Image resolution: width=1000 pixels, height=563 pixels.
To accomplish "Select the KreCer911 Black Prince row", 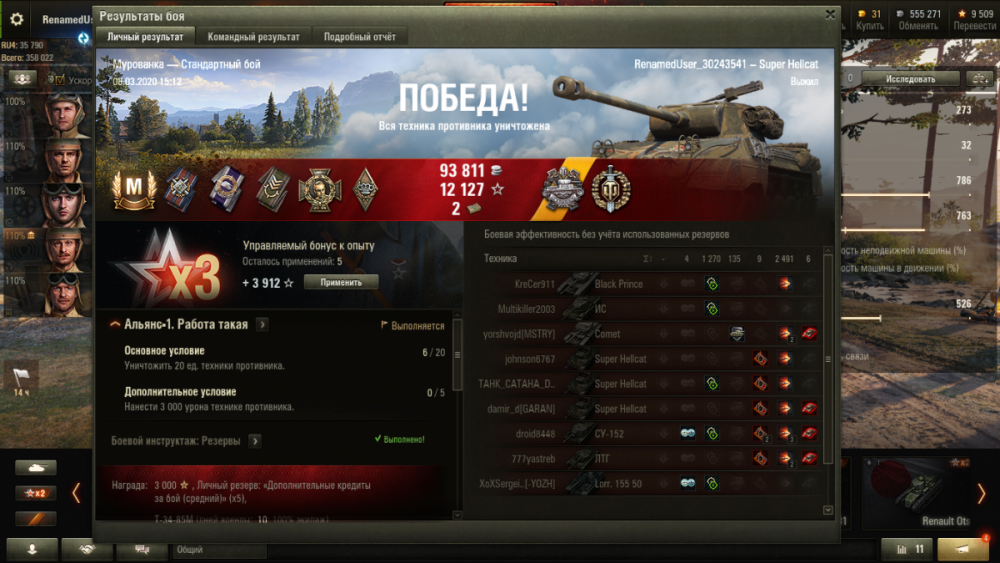I will pos(650,284).
